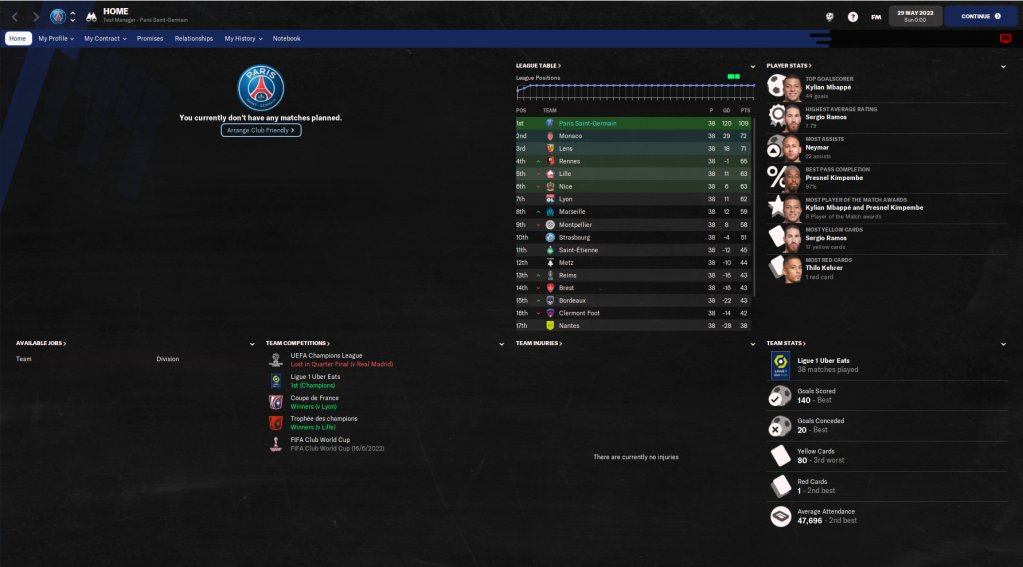
Task: Open the Relationships tab
Action: click(194, 38)
